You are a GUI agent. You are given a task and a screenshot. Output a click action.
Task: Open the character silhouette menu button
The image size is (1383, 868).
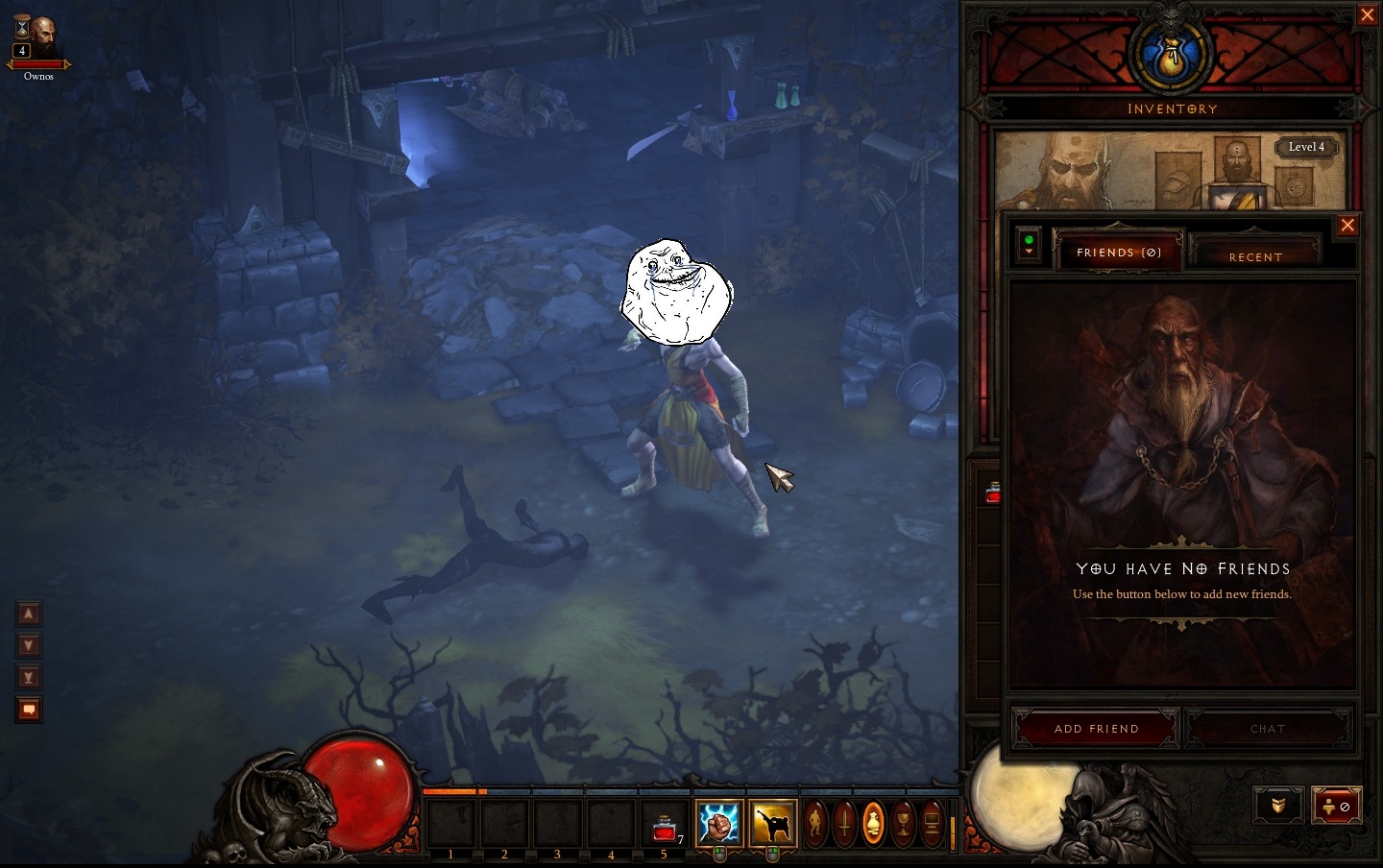815,824
